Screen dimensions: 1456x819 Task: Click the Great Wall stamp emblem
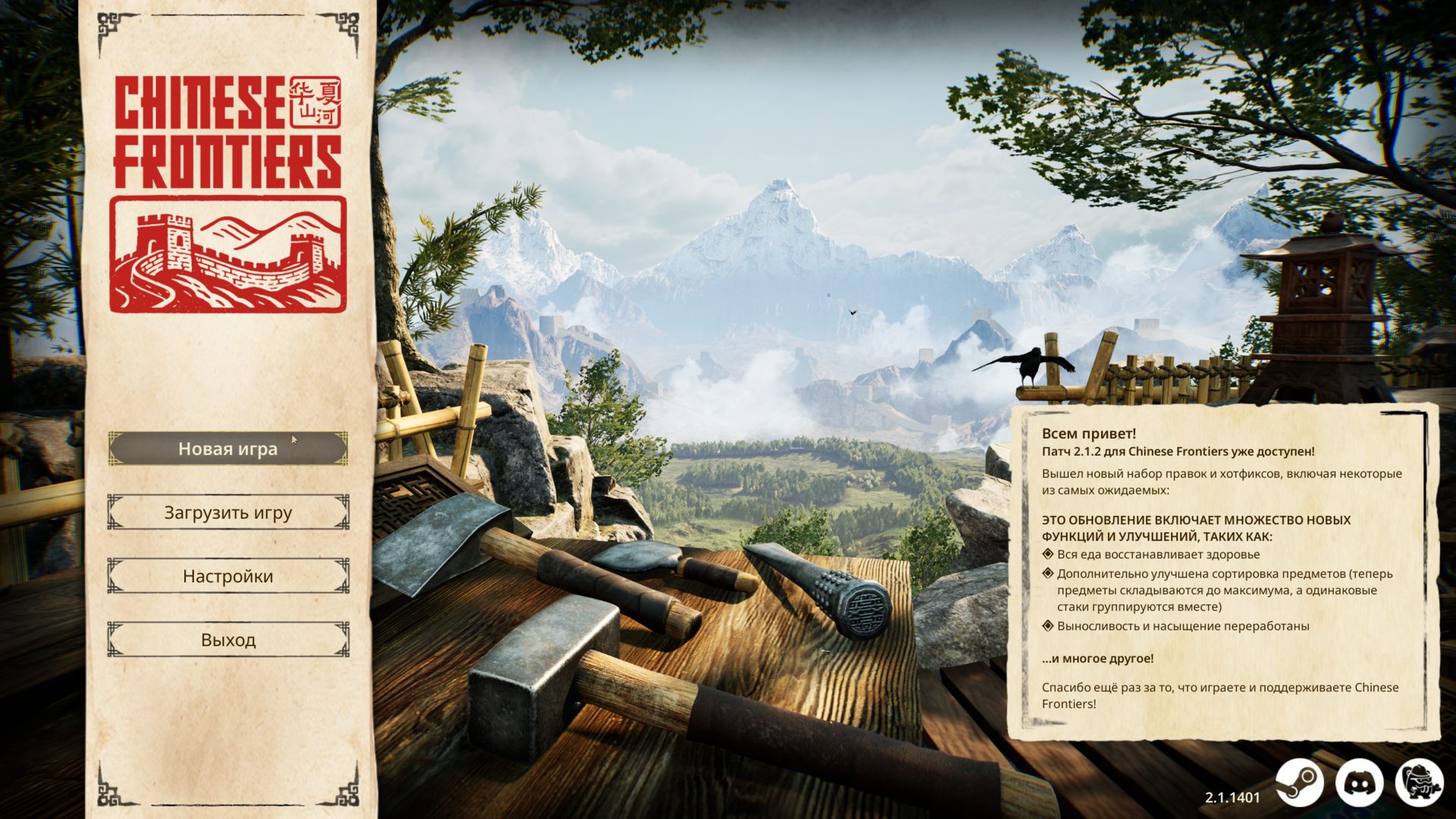point(229,250)
